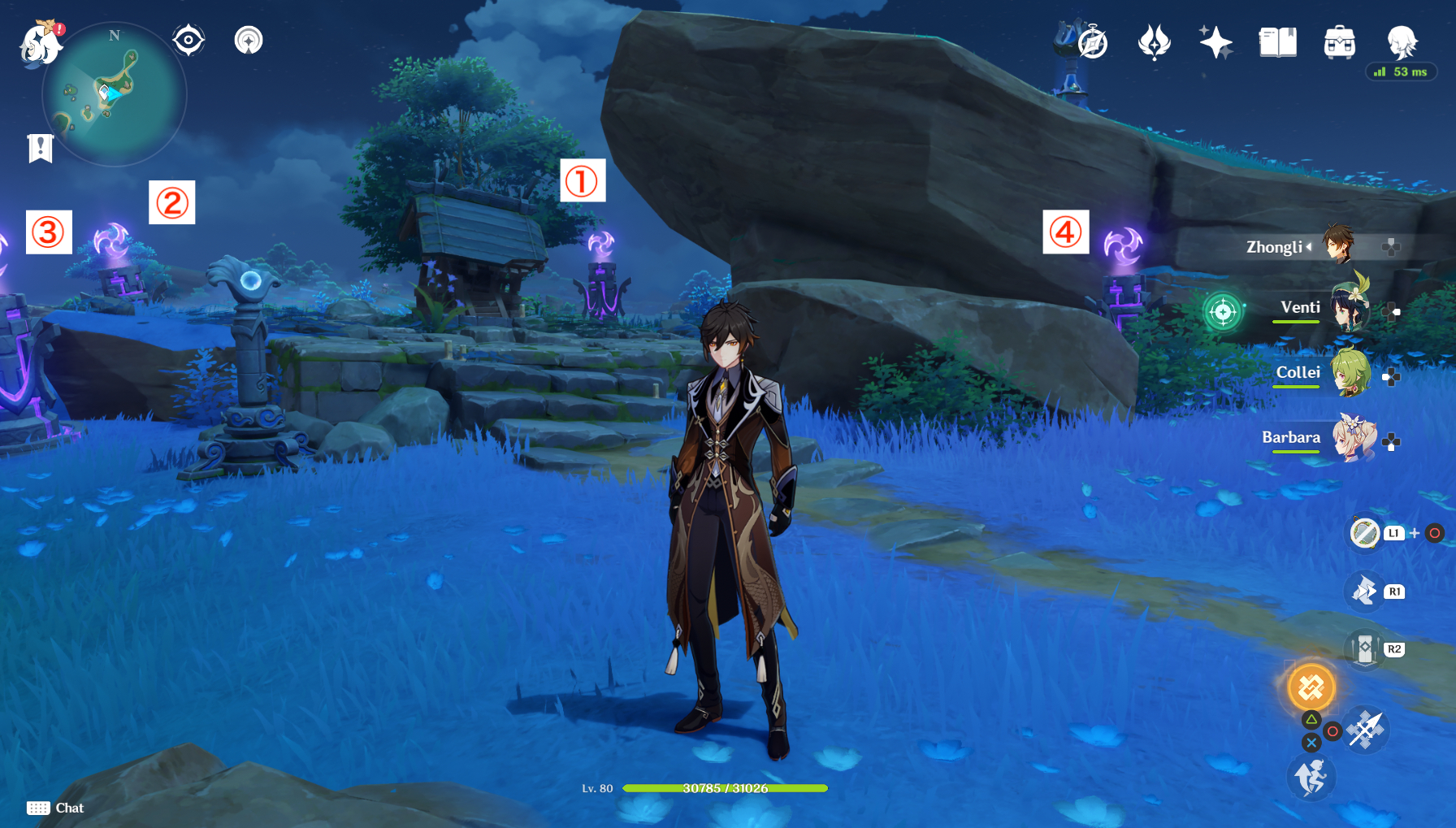Expand the tracked quest exclamation bookmark
Screen dimensions: 1456x828
pos(39,147)
